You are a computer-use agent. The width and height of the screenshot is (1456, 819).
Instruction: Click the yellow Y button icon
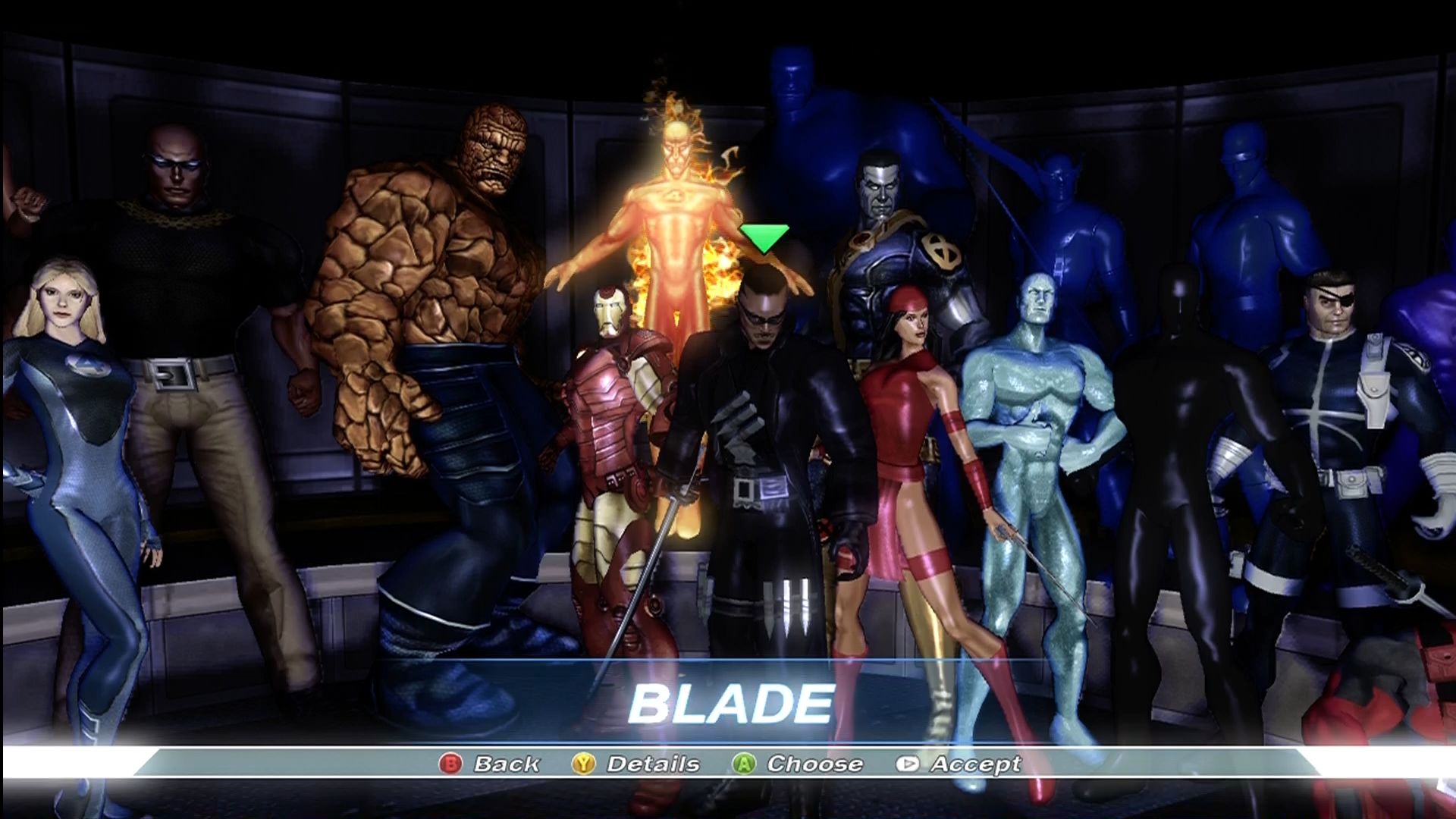click(x=582, y=764)
